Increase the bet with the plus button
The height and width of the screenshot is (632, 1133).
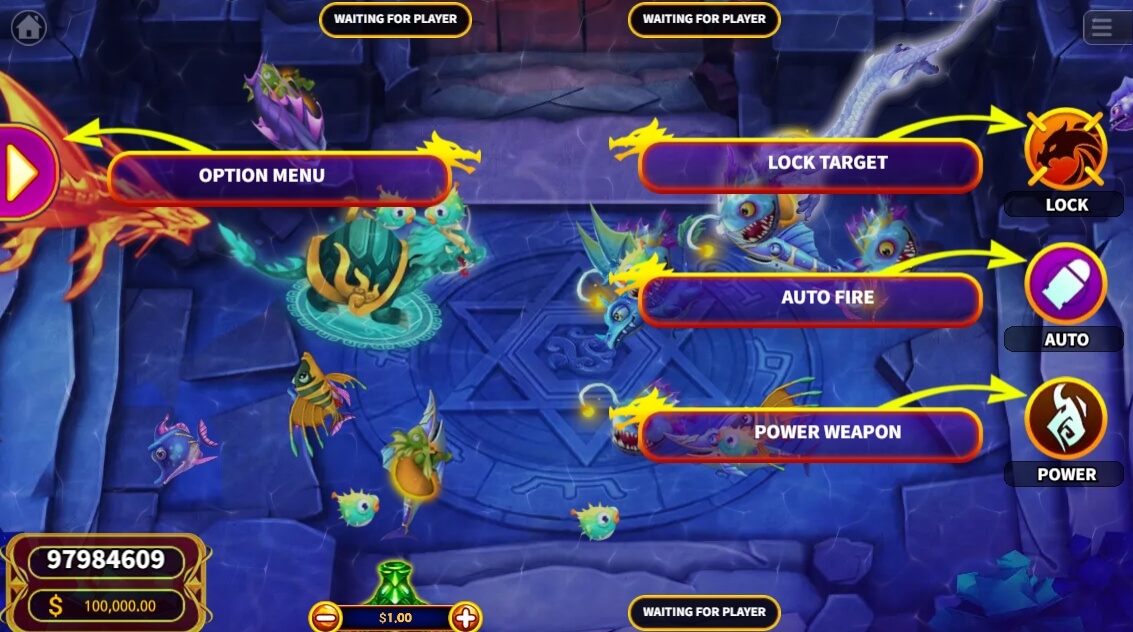[x=465, y=617]
